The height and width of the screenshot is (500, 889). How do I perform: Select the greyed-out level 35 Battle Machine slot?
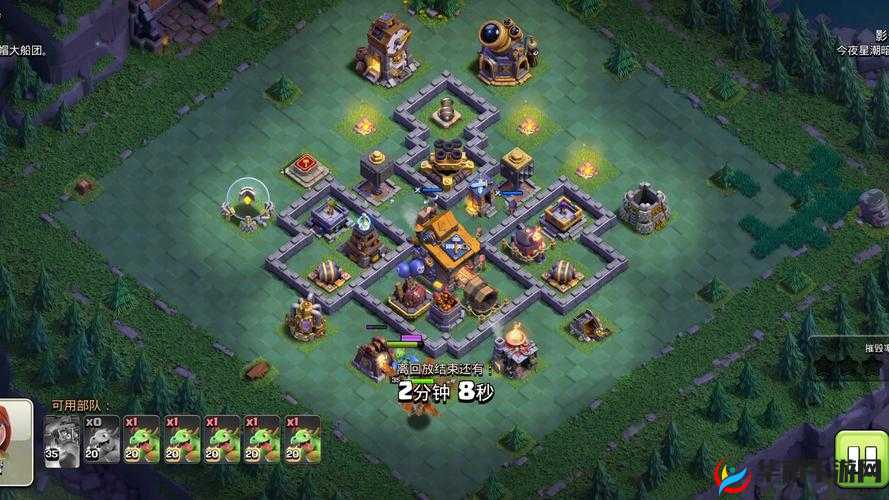[61, 439]
